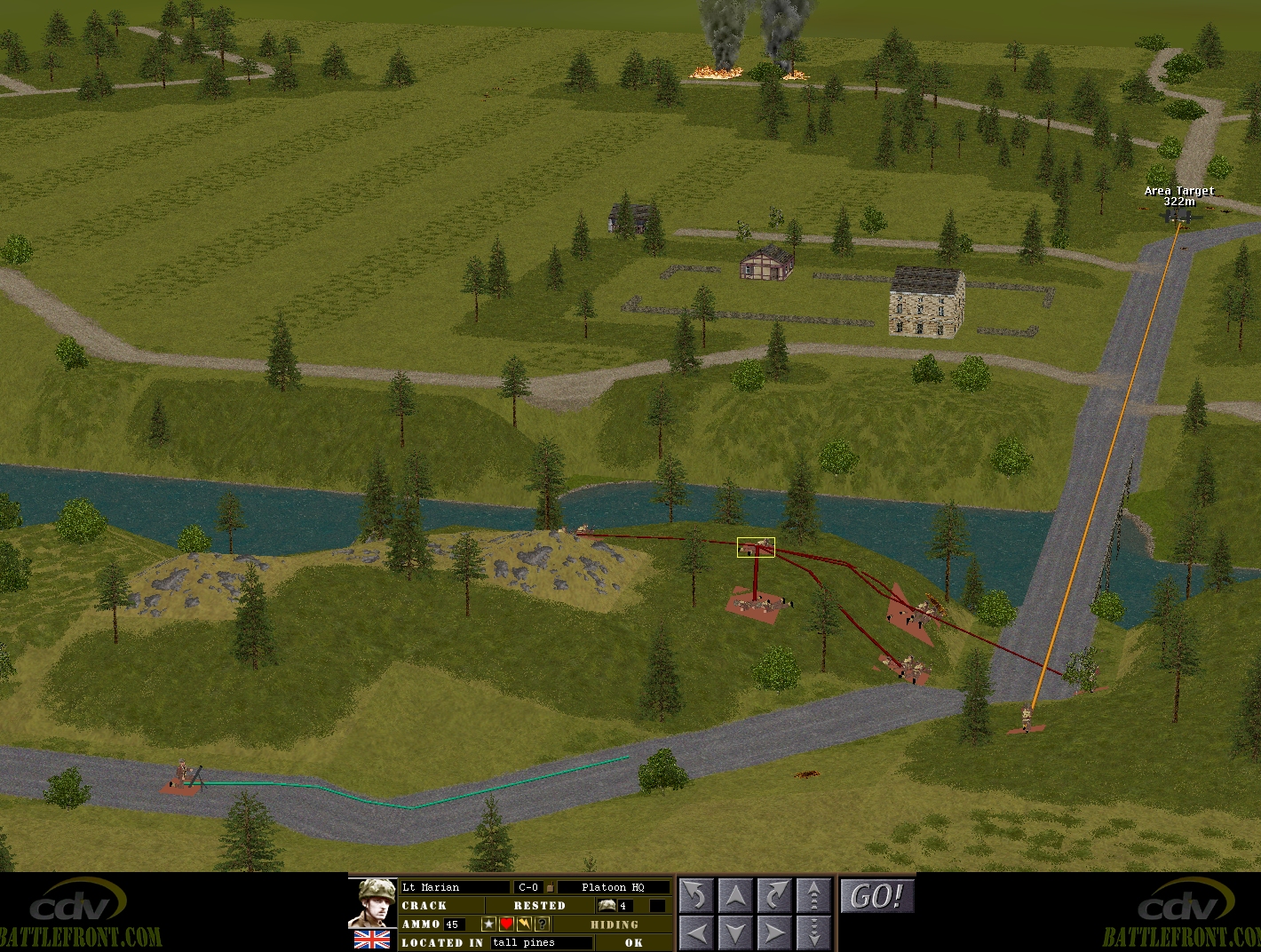Slide the camera left with left arrow

click(x=697, y=932)
